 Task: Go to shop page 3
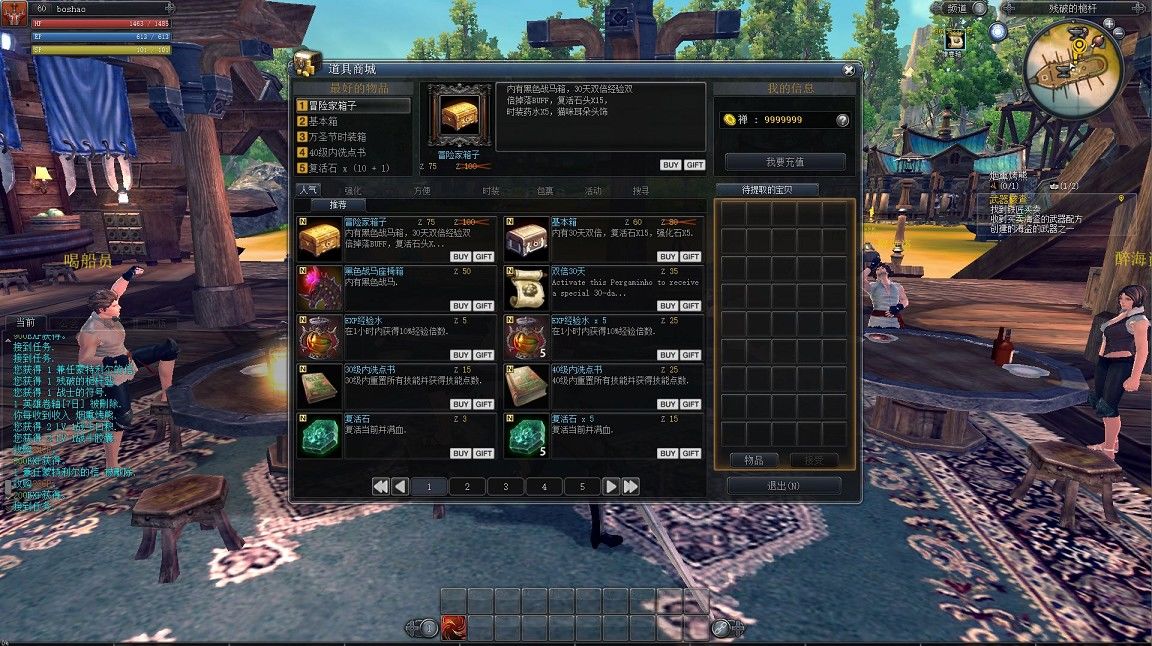506,487
